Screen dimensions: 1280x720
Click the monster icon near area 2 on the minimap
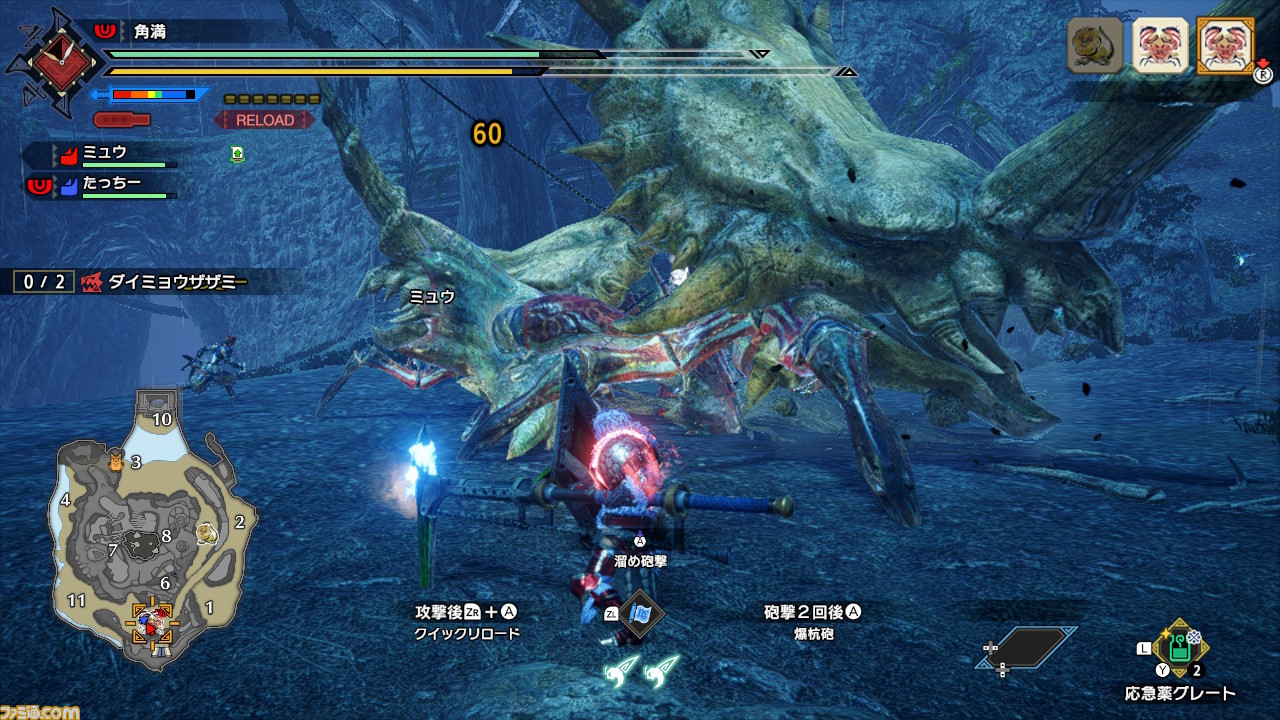tap(207, 531)
